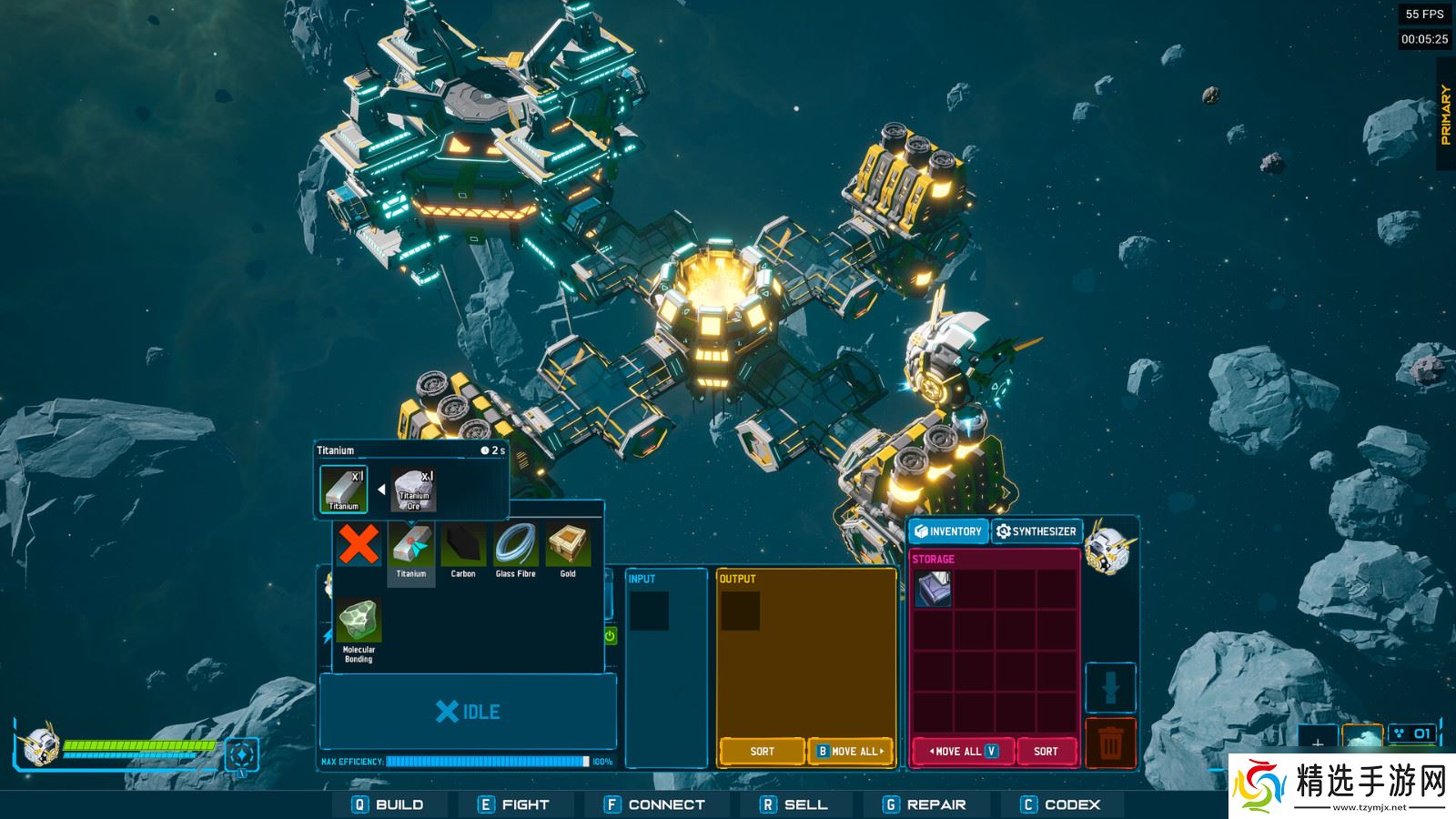Switch to the Synthesizer tab

pyautogui.click(x=1038, y=532)
